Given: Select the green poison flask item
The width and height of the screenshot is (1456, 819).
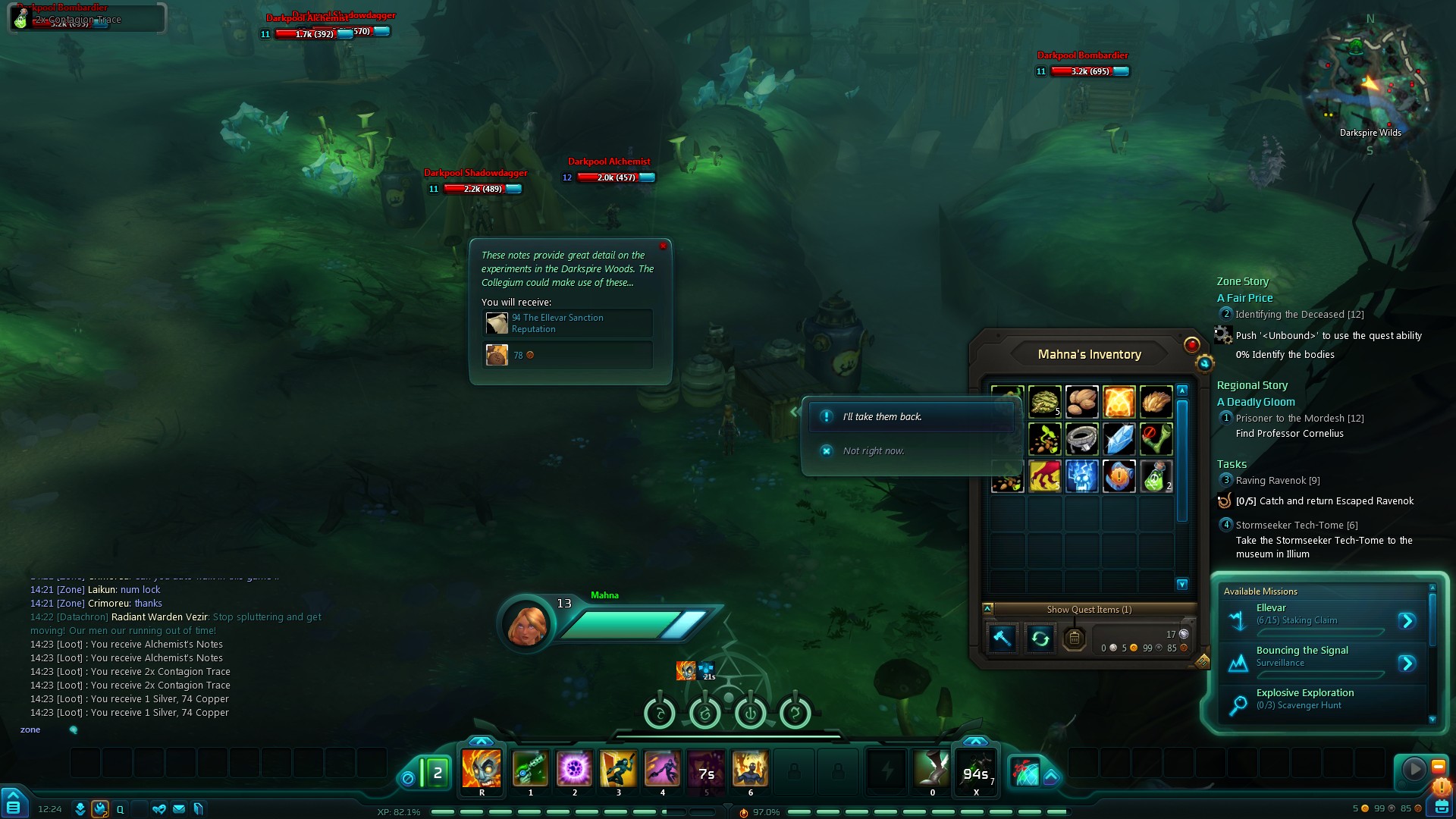Looking at the screenshot, I should pos(1155,477).
